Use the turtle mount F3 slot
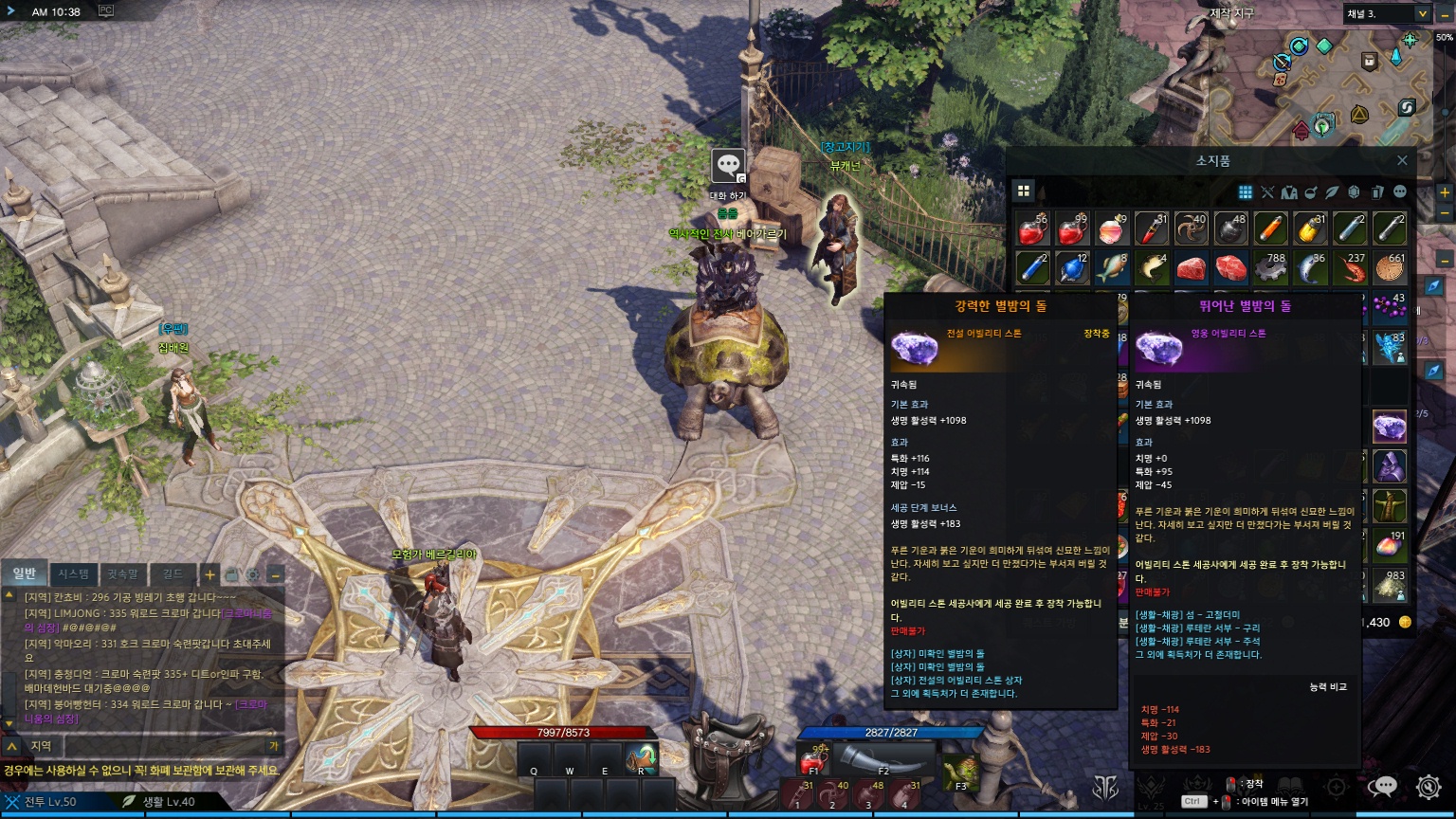Image resolution: width=1456 pixels, height=819 pixels. tap(959, 772)
